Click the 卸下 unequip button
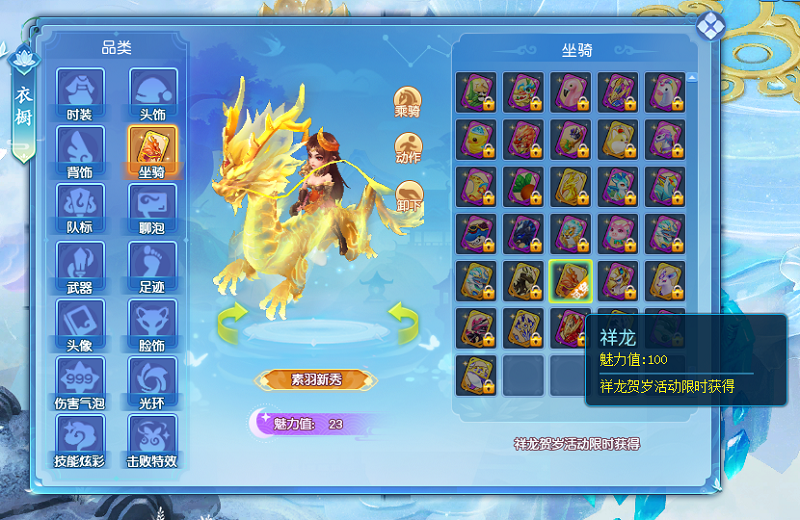Screen dimensions: 800x520 point(408,195)
